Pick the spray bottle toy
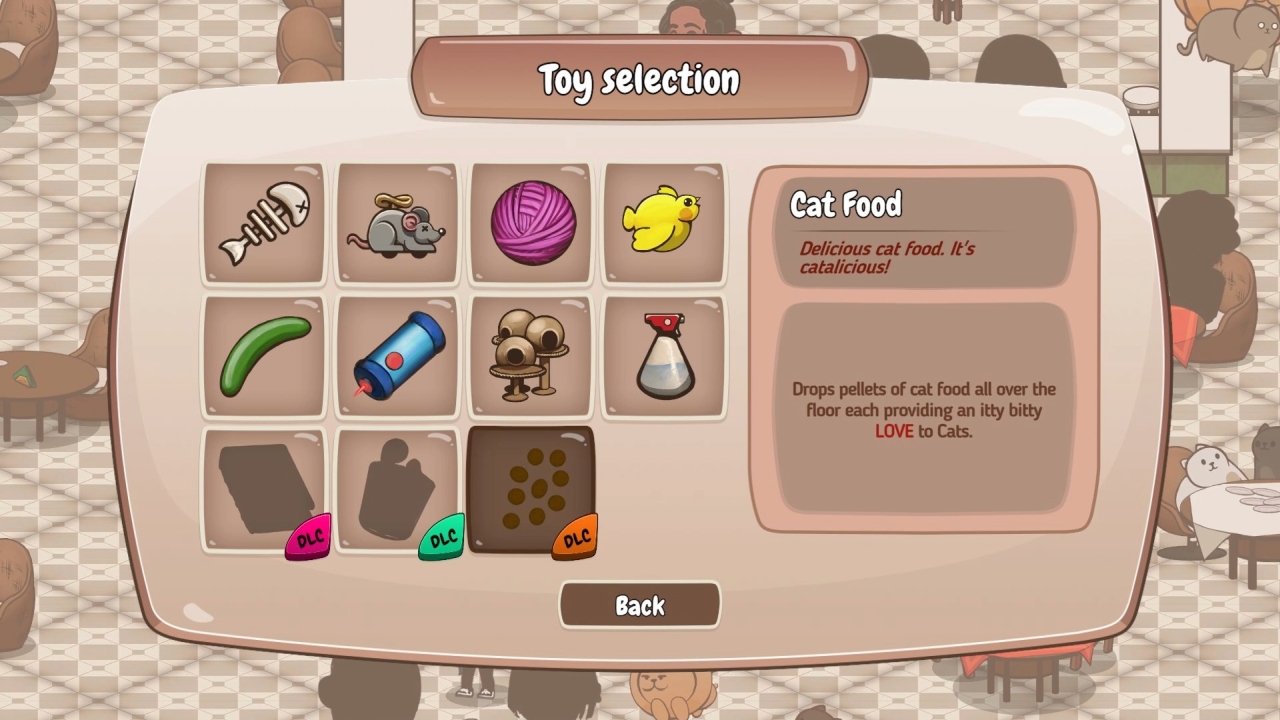This screenshot has width=1280, height=720. [x=663, y=356]
